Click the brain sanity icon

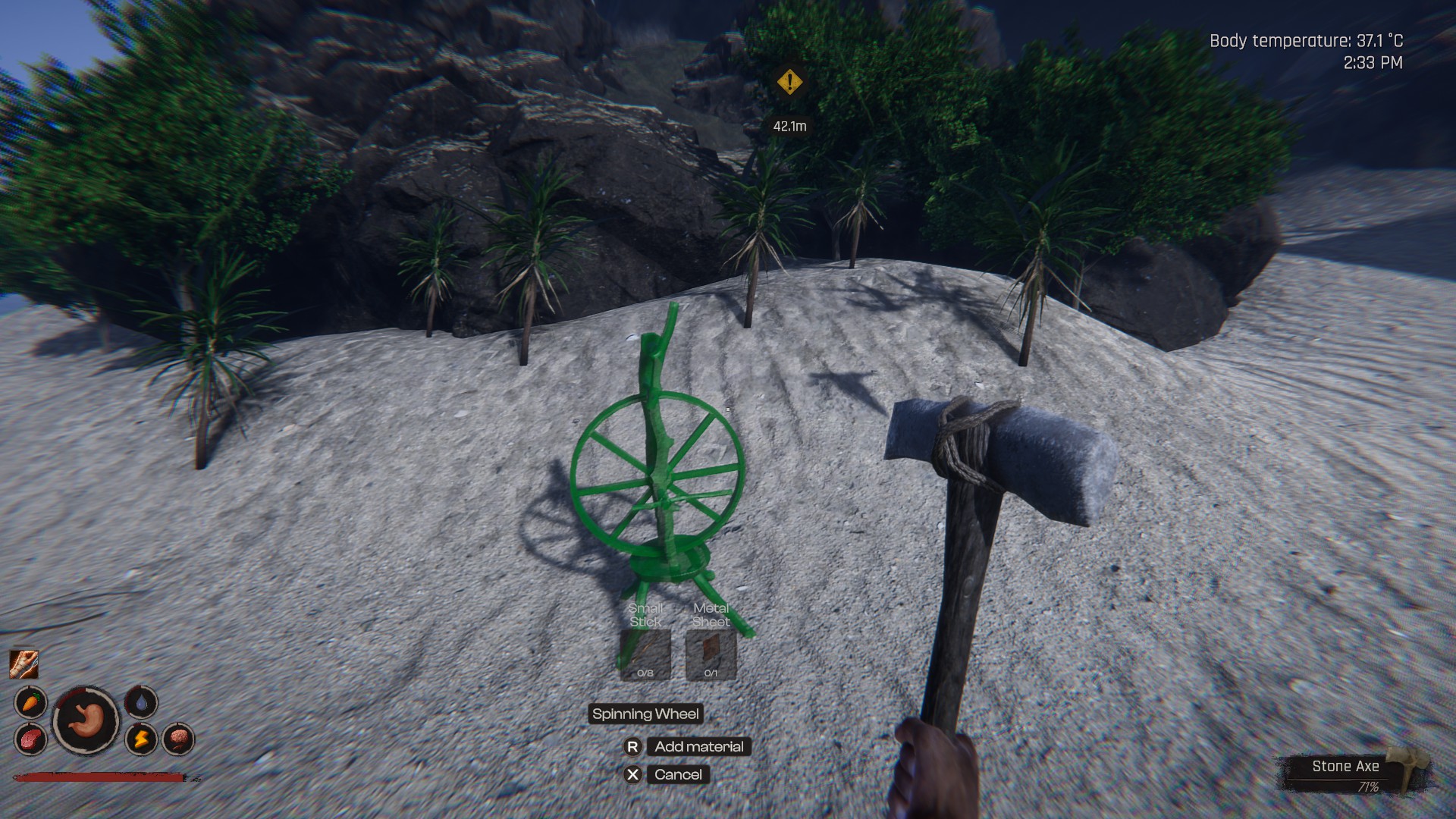[178, 739]
